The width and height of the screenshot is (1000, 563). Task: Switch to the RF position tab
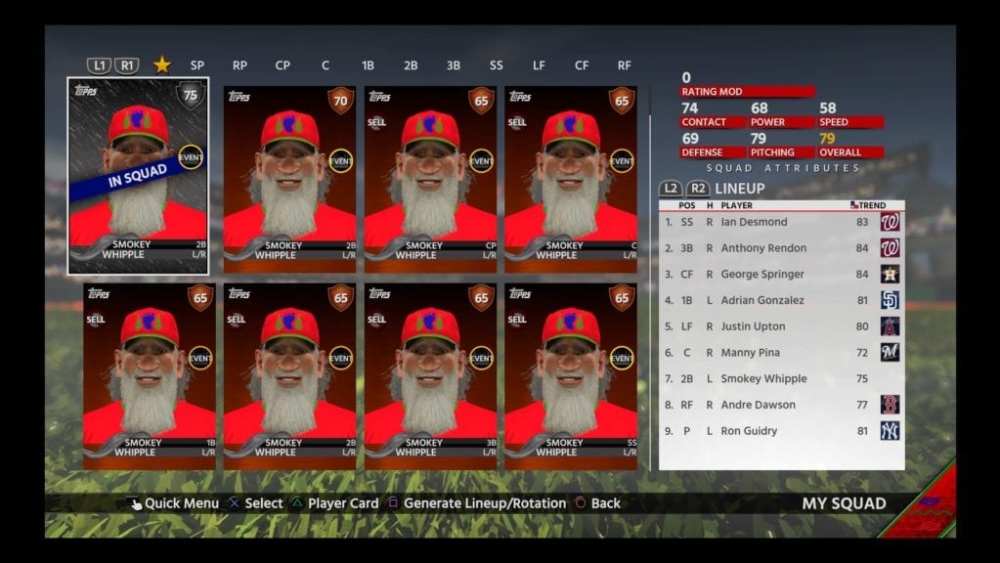[624, 66]
